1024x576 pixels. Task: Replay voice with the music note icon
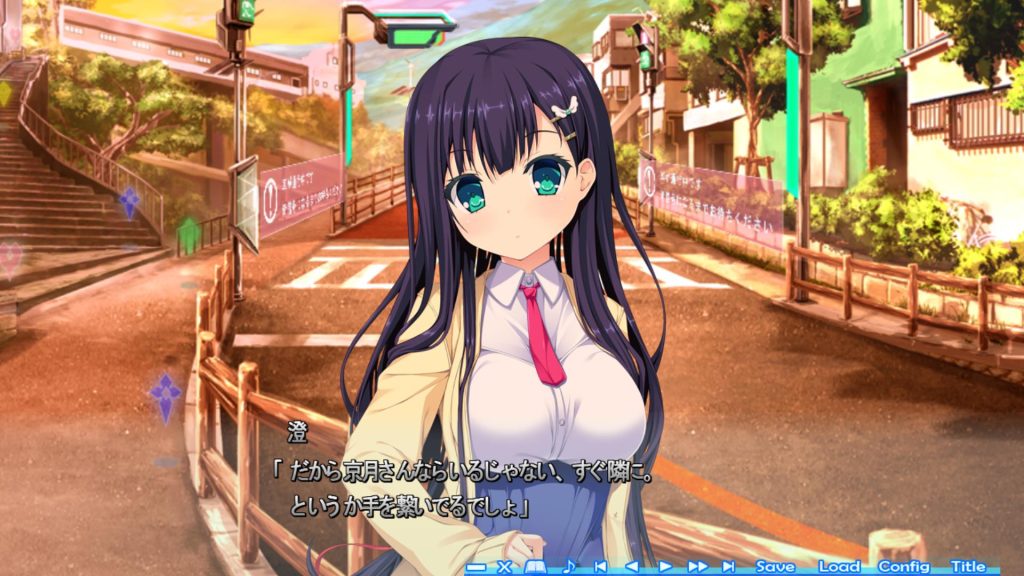click(x=569, y=566)
